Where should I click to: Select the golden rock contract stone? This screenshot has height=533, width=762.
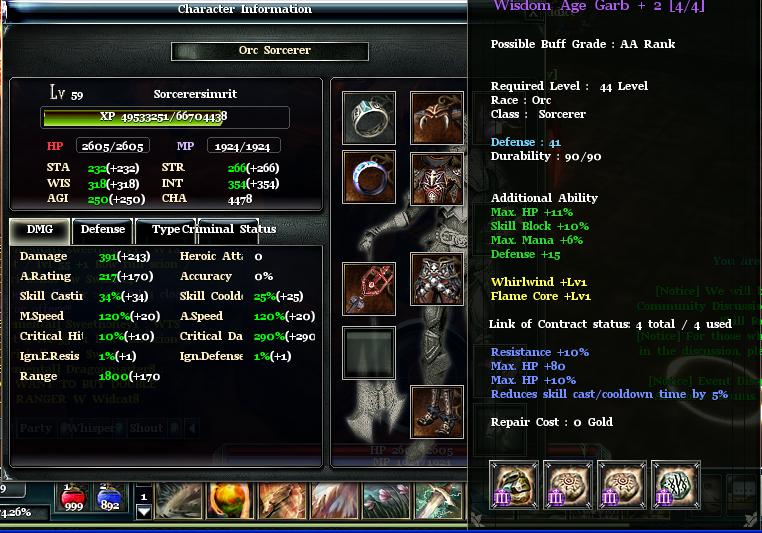(x=514, y=485)
